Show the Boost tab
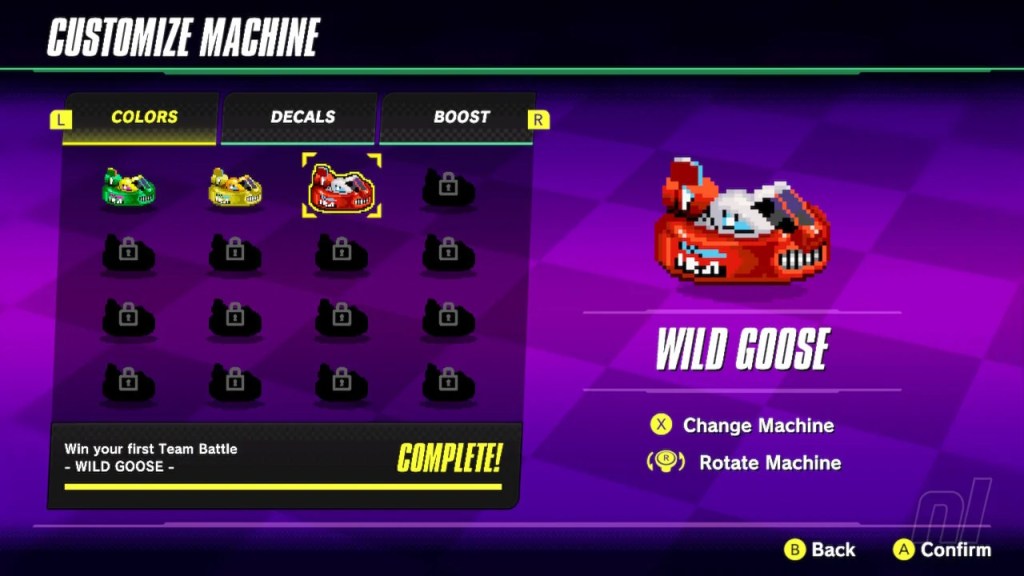 coord(459,117)
